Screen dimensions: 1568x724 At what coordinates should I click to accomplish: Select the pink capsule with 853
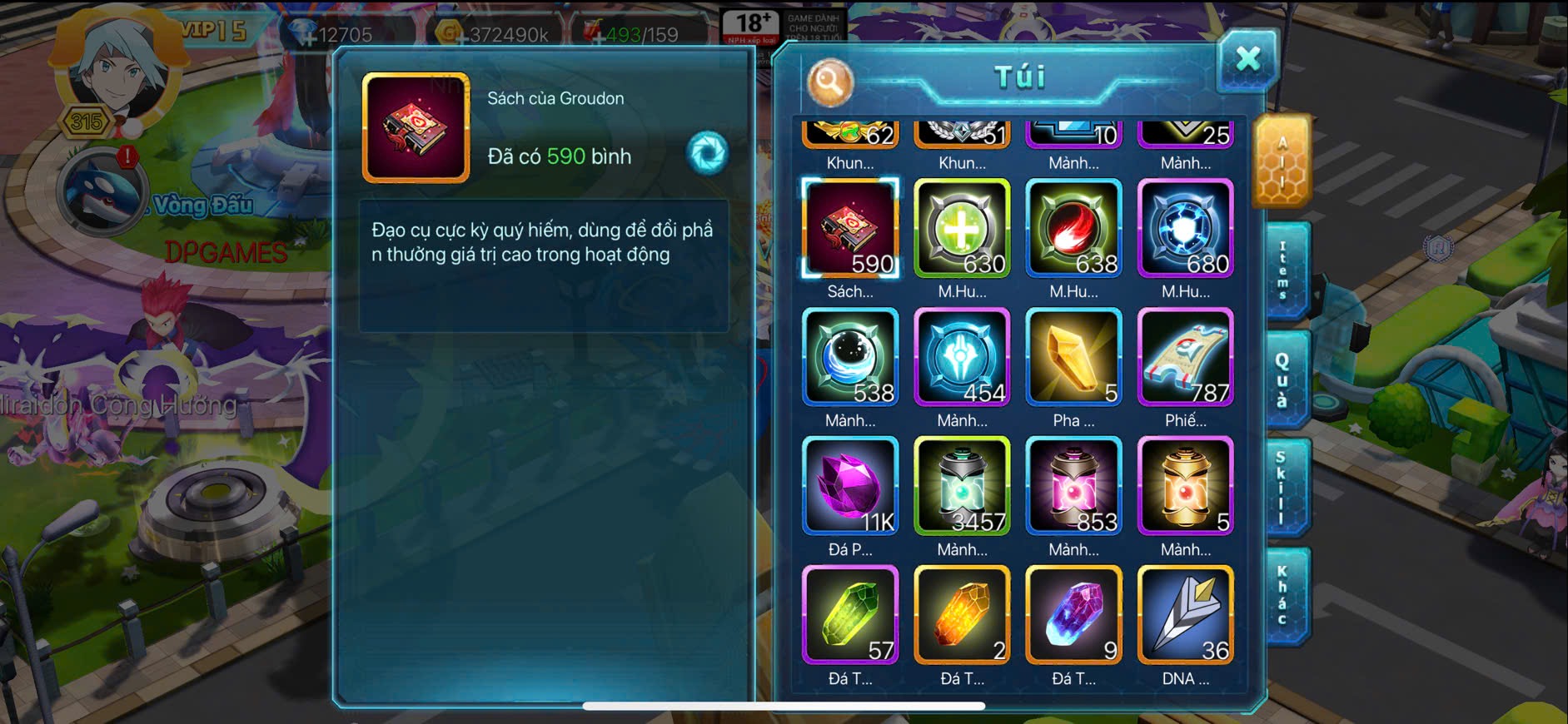click(1073, 486)
